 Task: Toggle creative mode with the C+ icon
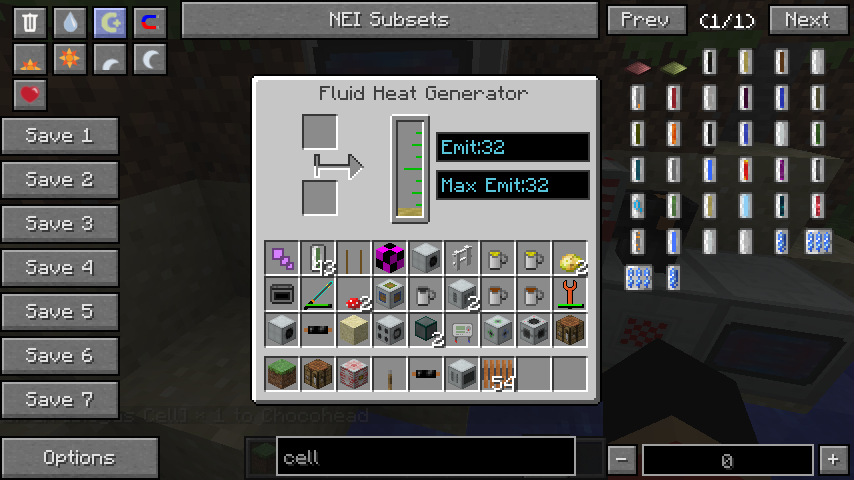pos(110,23)
